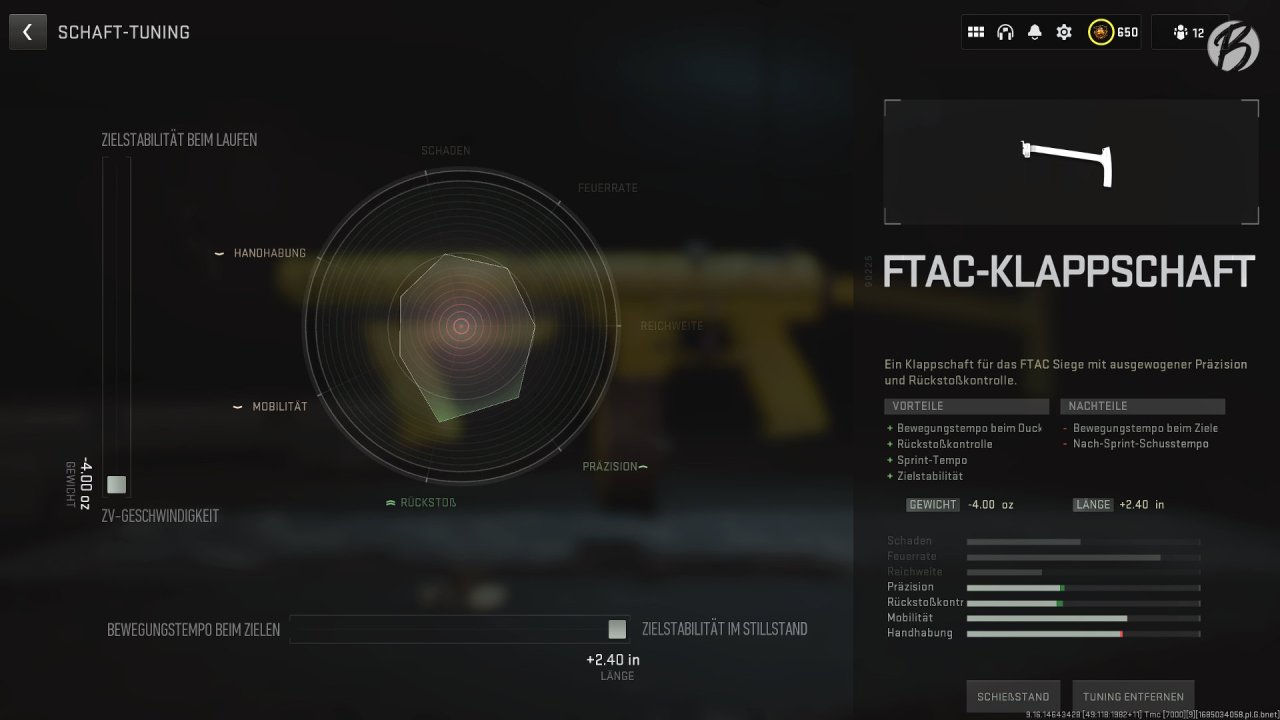Viewport: 1280px width, 720px height.
Task: Open the audio channels headset icon
Action: 1006,31
